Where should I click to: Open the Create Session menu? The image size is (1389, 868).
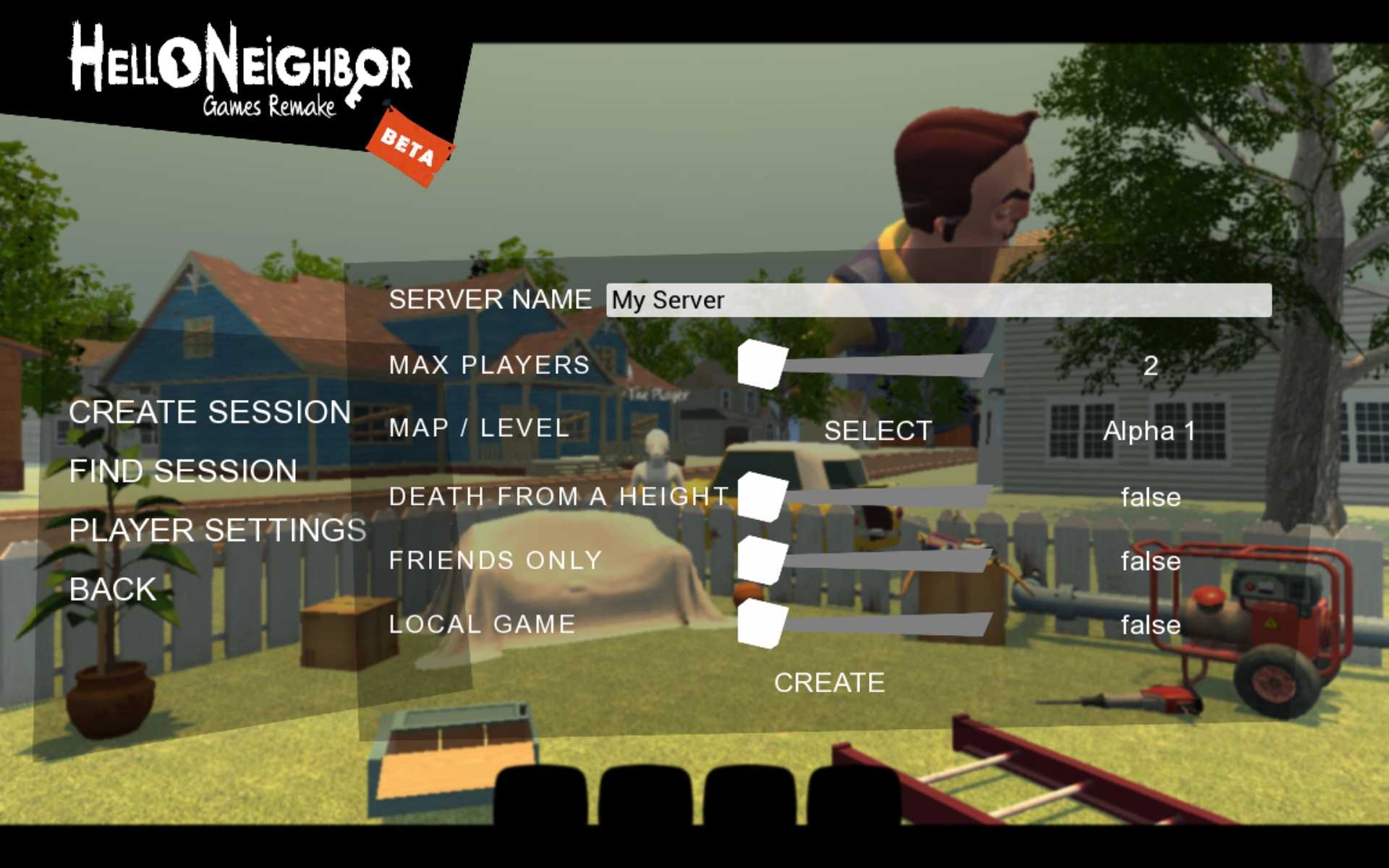(210, 412)
